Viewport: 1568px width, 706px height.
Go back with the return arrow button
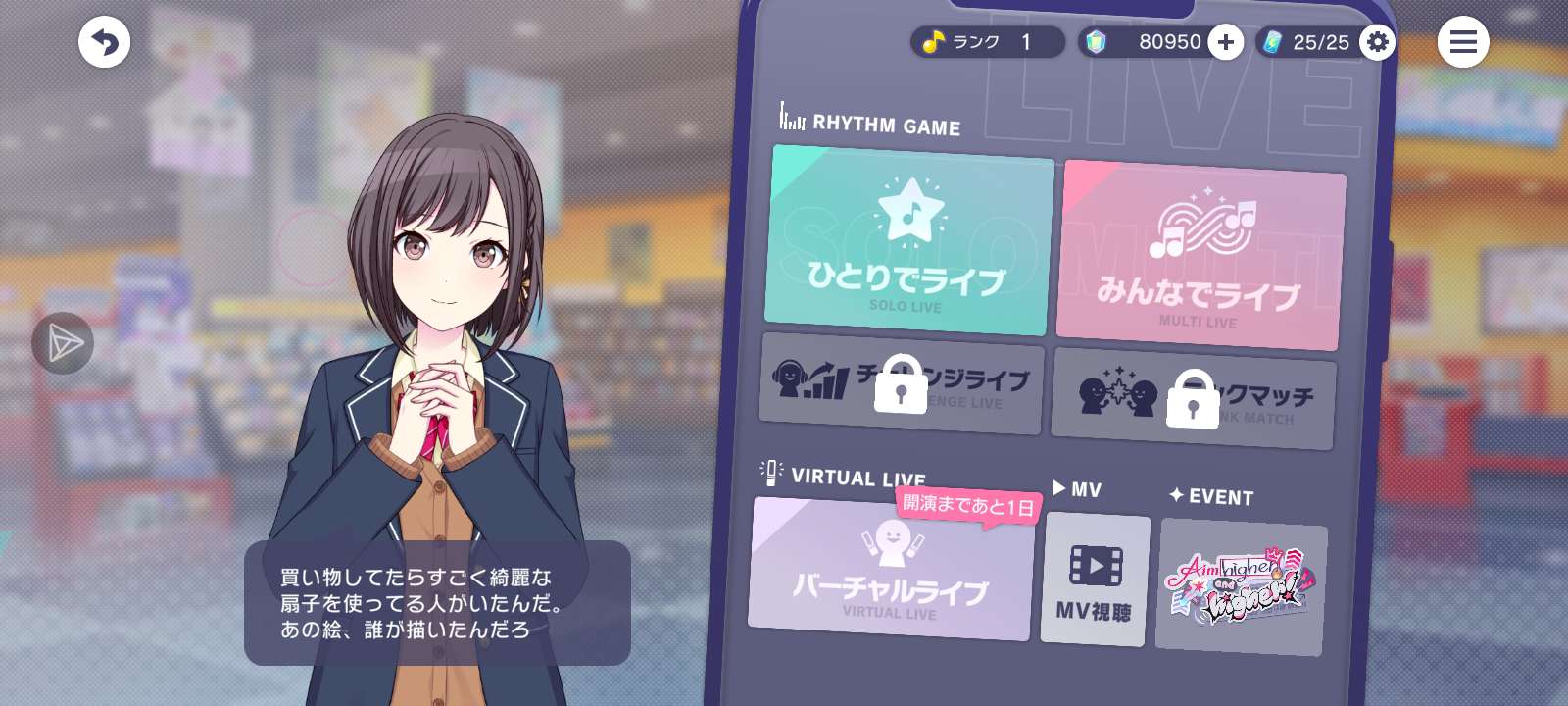[104, 42]
